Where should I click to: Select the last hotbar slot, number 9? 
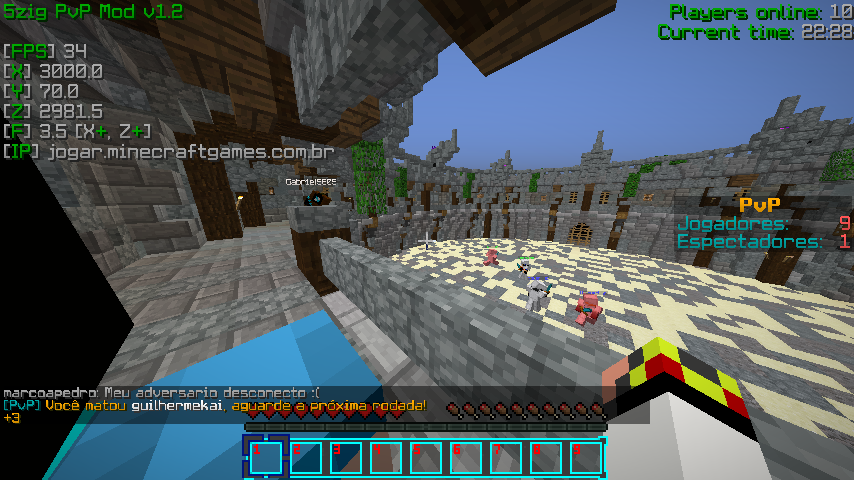click(586, 457)
